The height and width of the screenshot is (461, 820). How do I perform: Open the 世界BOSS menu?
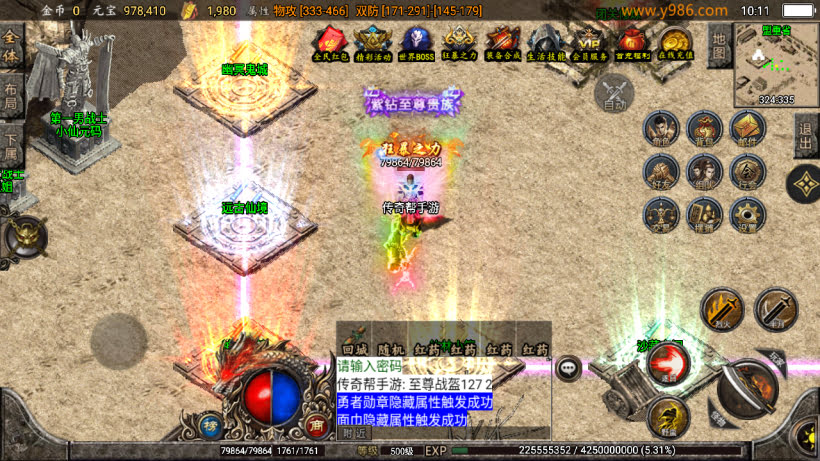pyautogui.click(x=416, y=44)
